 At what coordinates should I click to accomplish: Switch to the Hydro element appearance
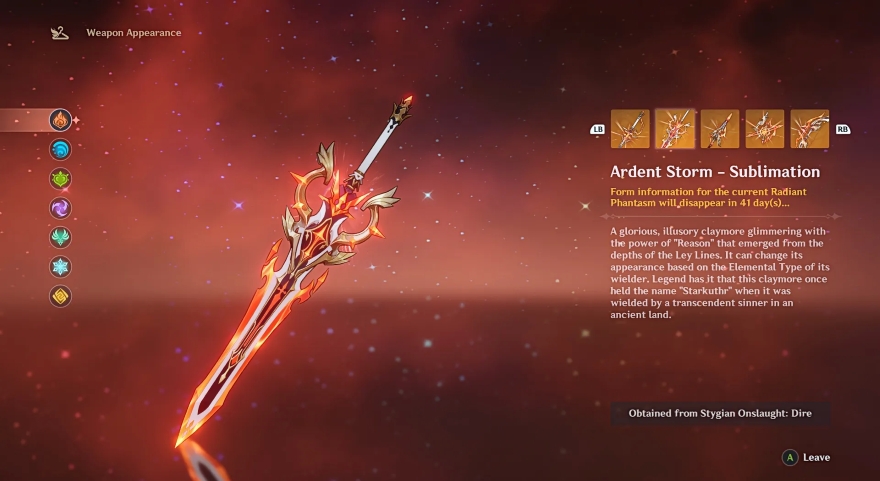click(61, 149)
